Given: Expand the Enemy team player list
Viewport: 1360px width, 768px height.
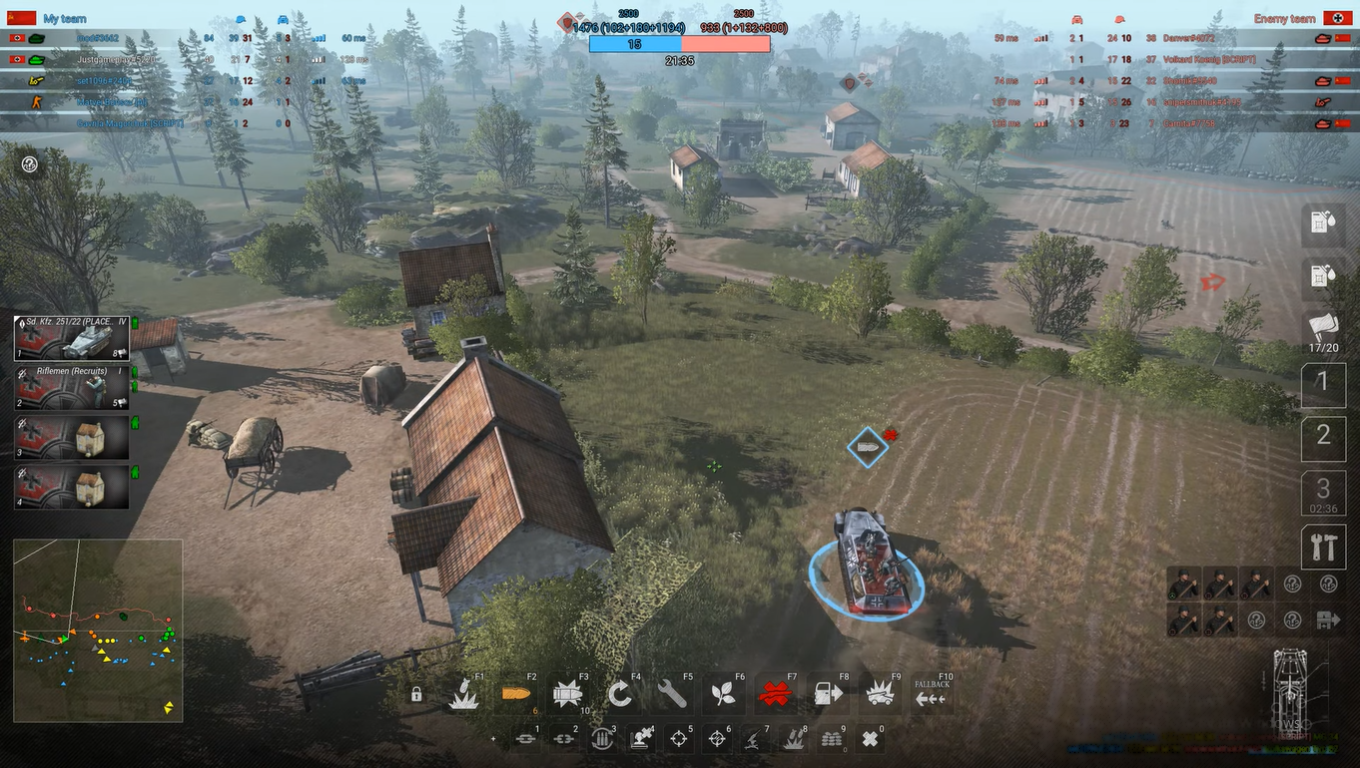Looking at the screenshot, I should [x=1283, y=18].
